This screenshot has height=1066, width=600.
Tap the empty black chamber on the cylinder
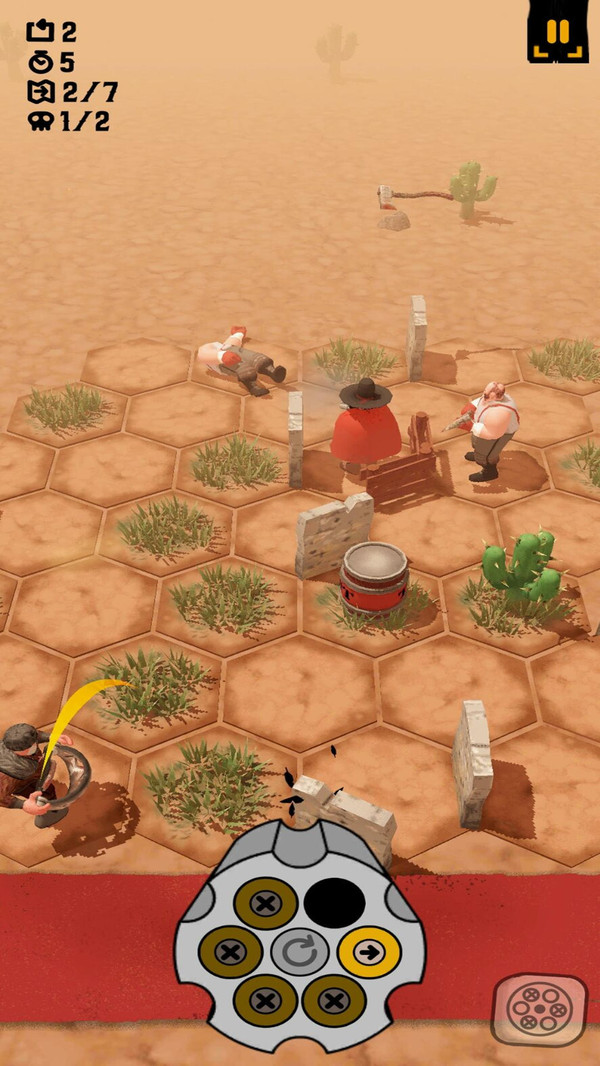pos(334,903)
